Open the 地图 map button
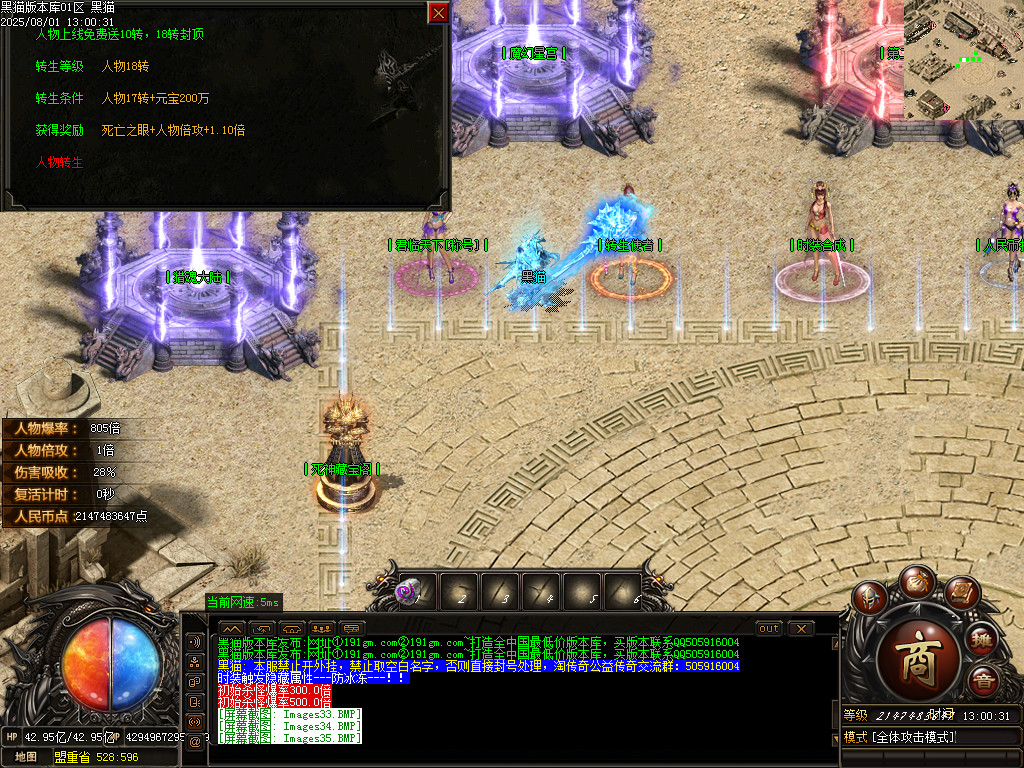The width and height of the screenshot is (1024, 768). point(26,757)
